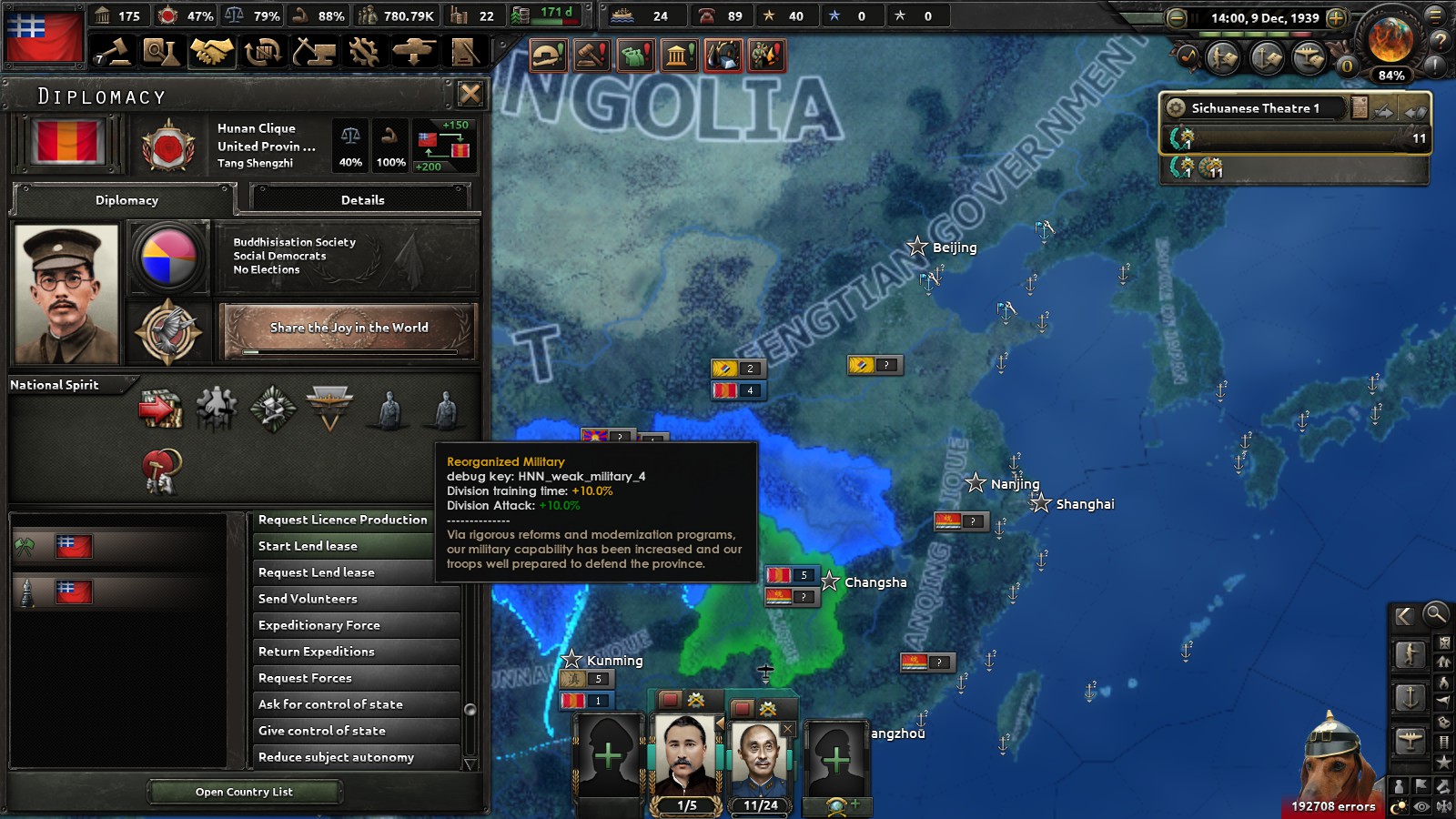Toggle day-night display with sun-moon icon
This screenshot has height=819, width=1456.
click(1399, 804)
